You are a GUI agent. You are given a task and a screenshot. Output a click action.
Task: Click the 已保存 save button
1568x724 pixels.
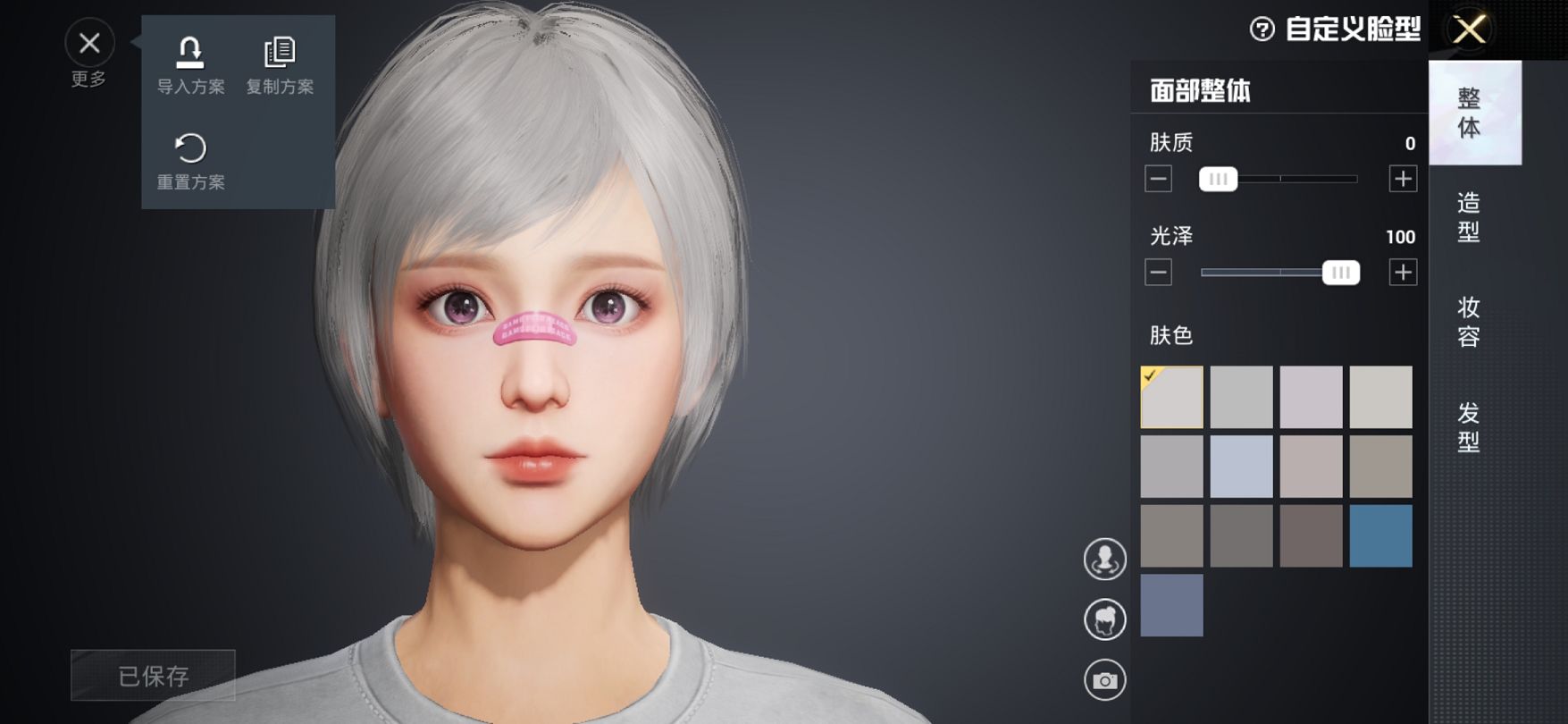[x=153, y=676]
